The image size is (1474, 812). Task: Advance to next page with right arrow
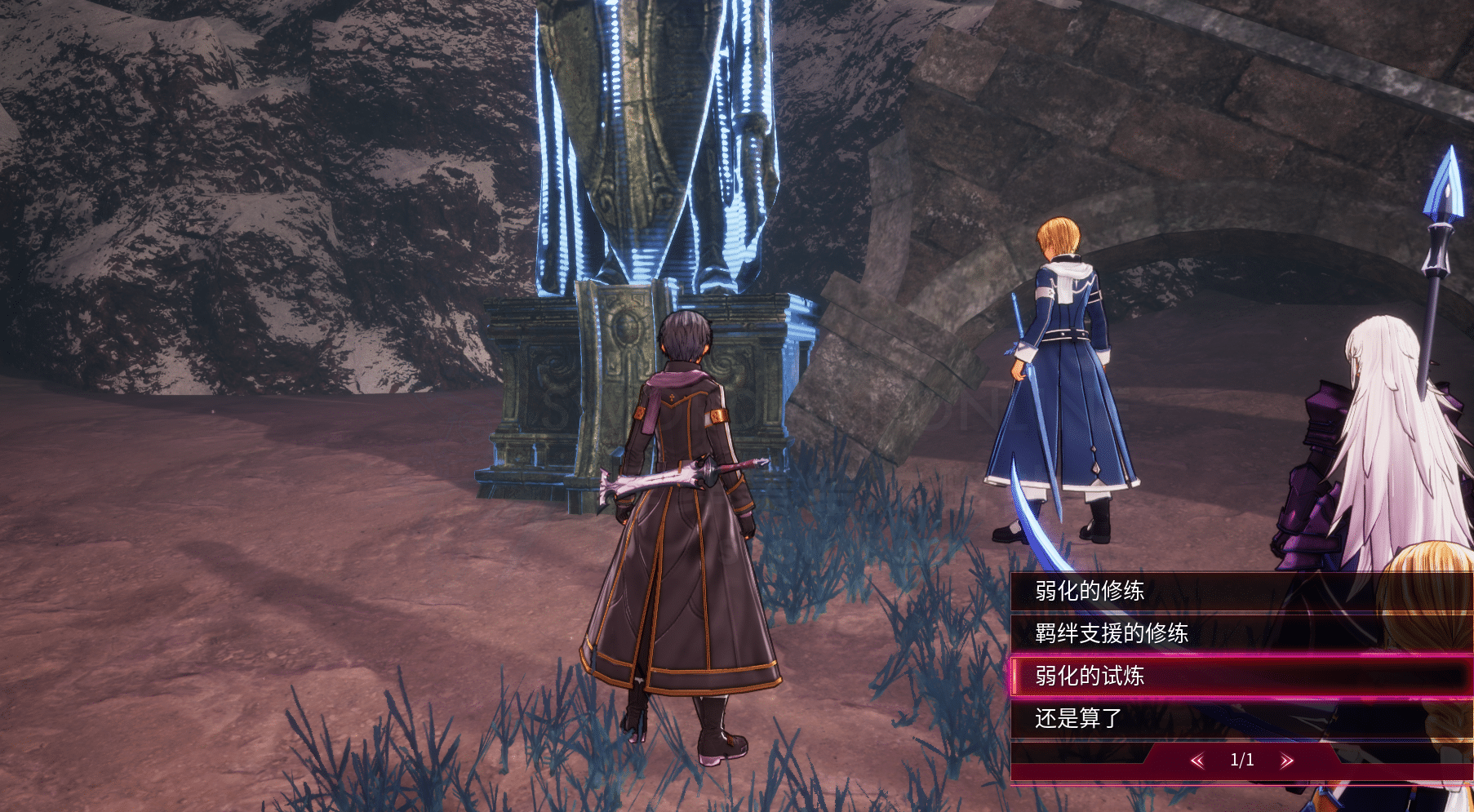1287,761
